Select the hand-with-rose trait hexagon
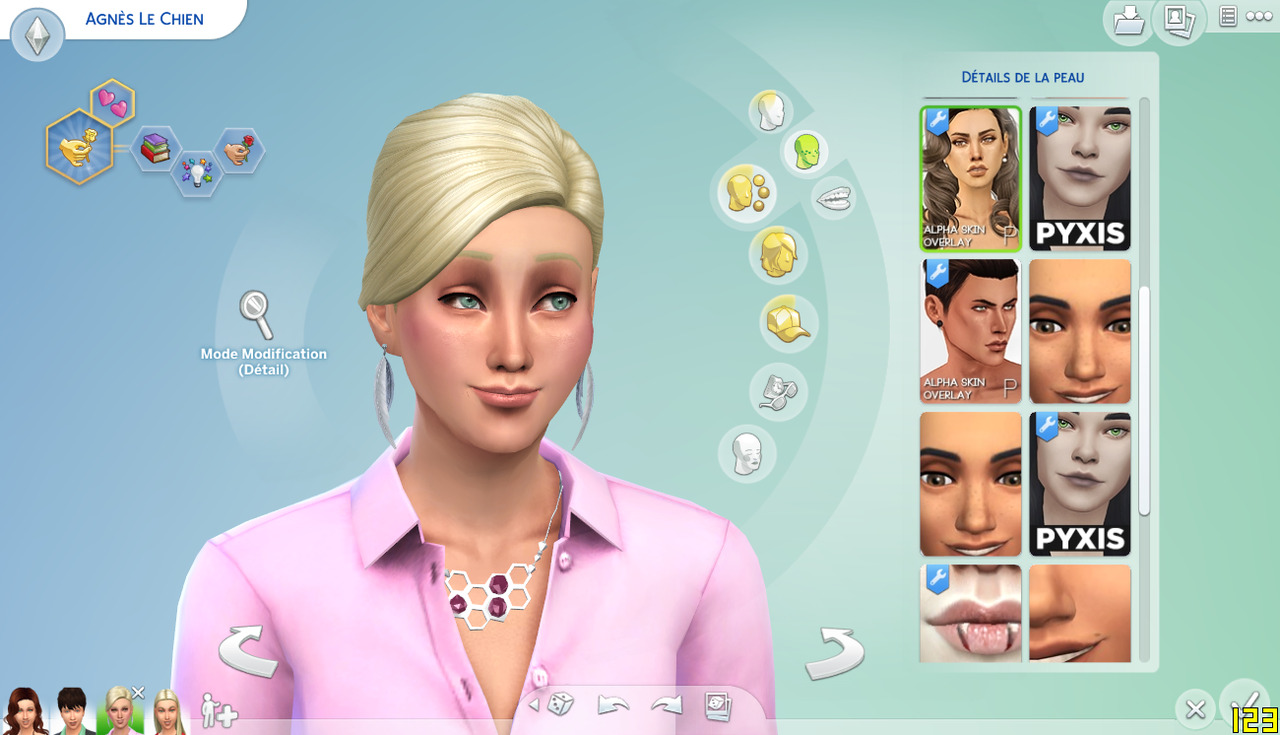The width and height of the screenshot is (1280, 735). [x=239, y=150]
